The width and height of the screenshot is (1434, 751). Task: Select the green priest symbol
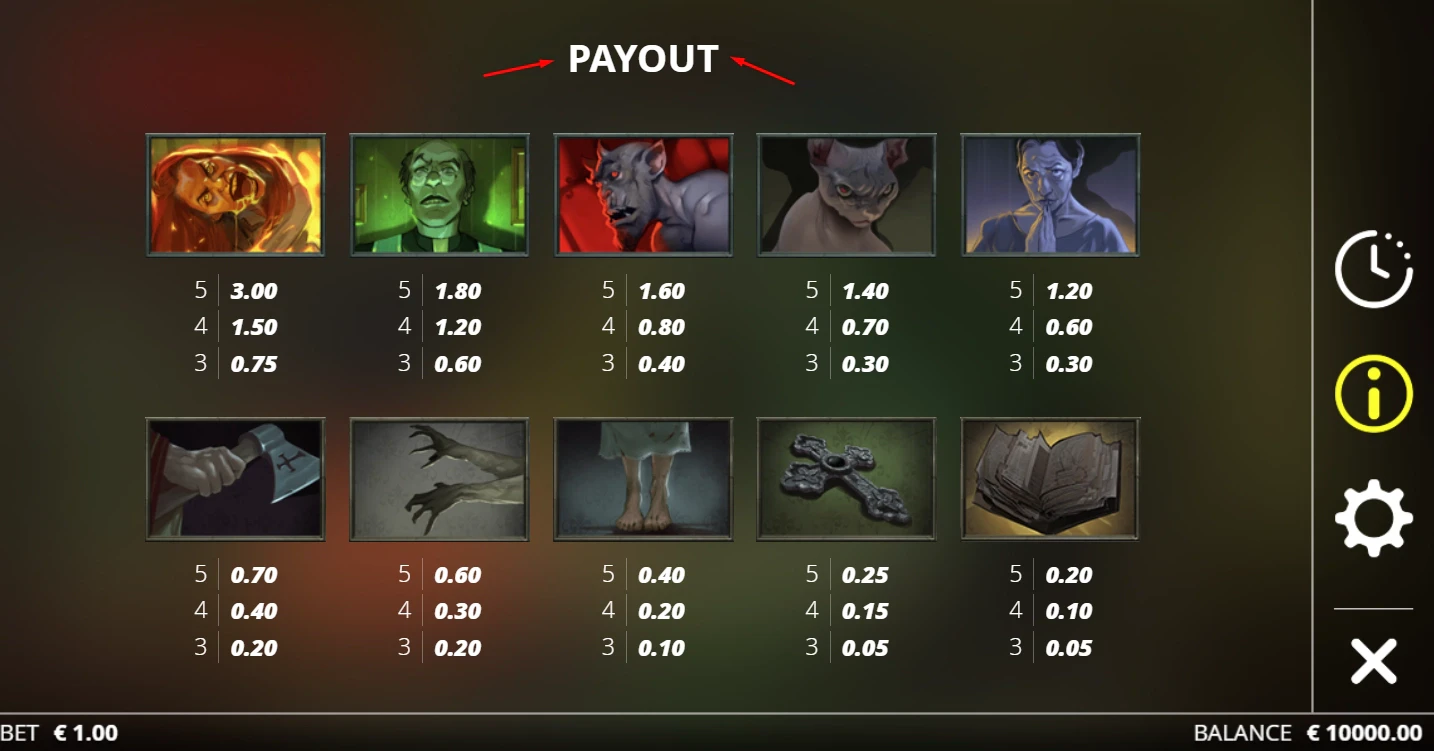pos(439,193)
